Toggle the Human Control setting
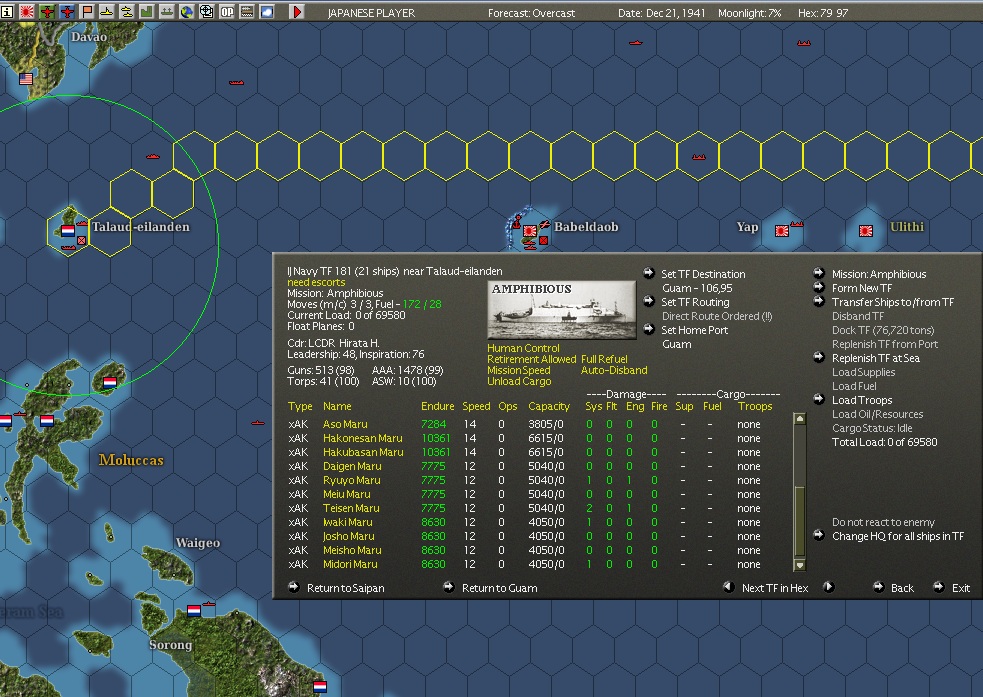This screenshot has height=697, width=983. (x=523, y=348)
